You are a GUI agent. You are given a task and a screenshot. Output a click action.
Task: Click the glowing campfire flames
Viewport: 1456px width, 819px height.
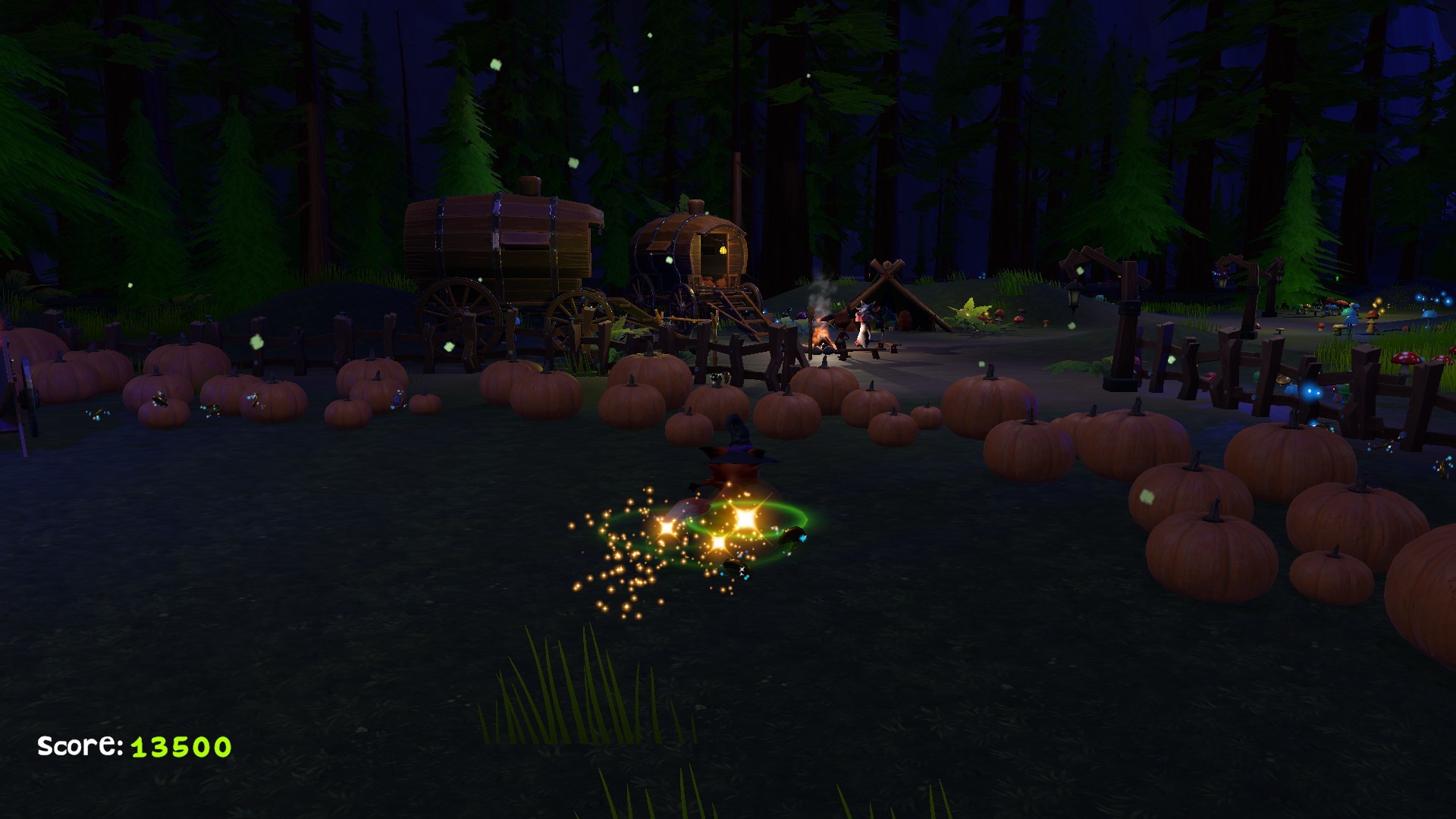(821, 336)
